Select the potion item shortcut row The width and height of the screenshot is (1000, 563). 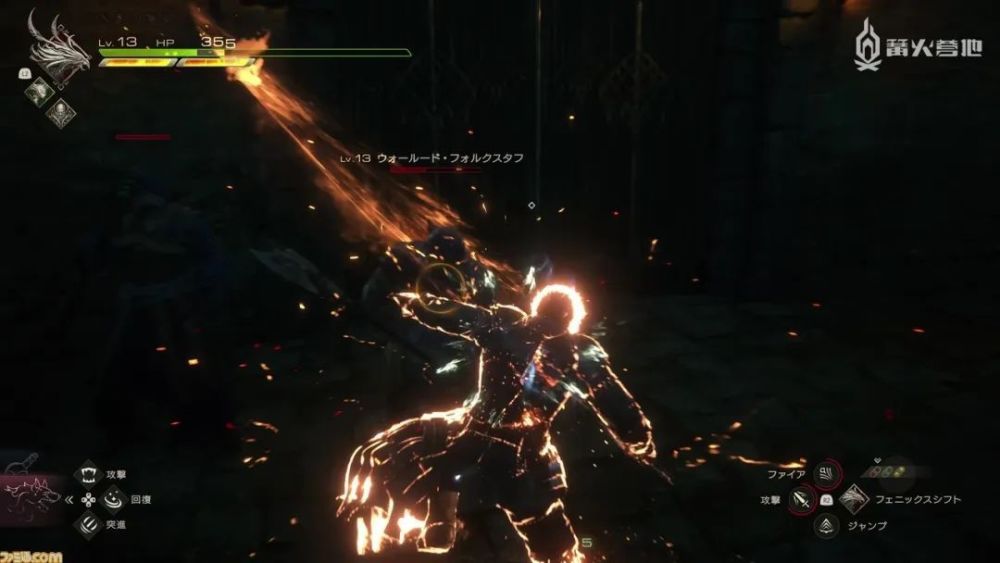pyautogui.click(x=888, y=471)
